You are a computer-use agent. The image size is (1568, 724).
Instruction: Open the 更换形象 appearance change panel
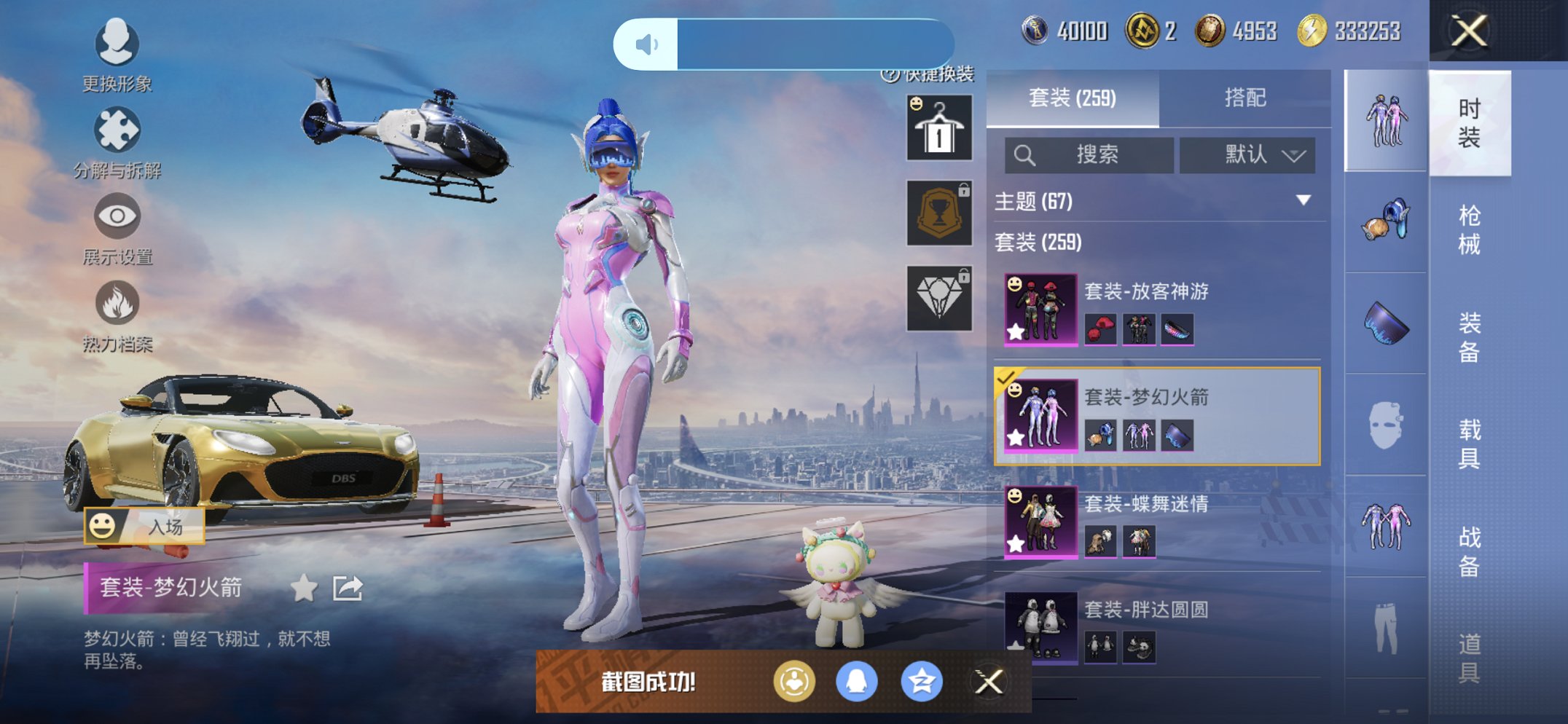[117, 45]
